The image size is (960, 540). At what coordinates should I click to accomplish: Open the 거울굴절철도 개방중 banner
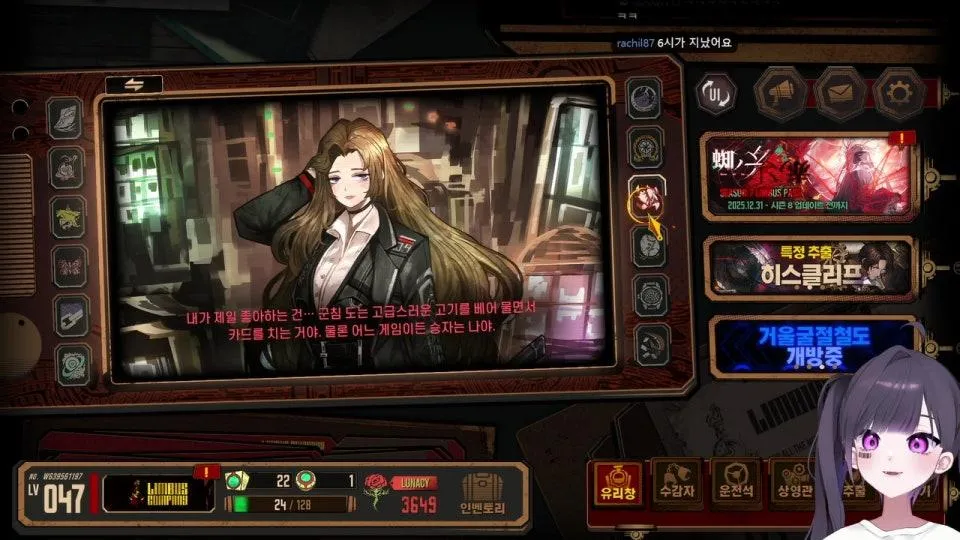(x=807, y=345)
